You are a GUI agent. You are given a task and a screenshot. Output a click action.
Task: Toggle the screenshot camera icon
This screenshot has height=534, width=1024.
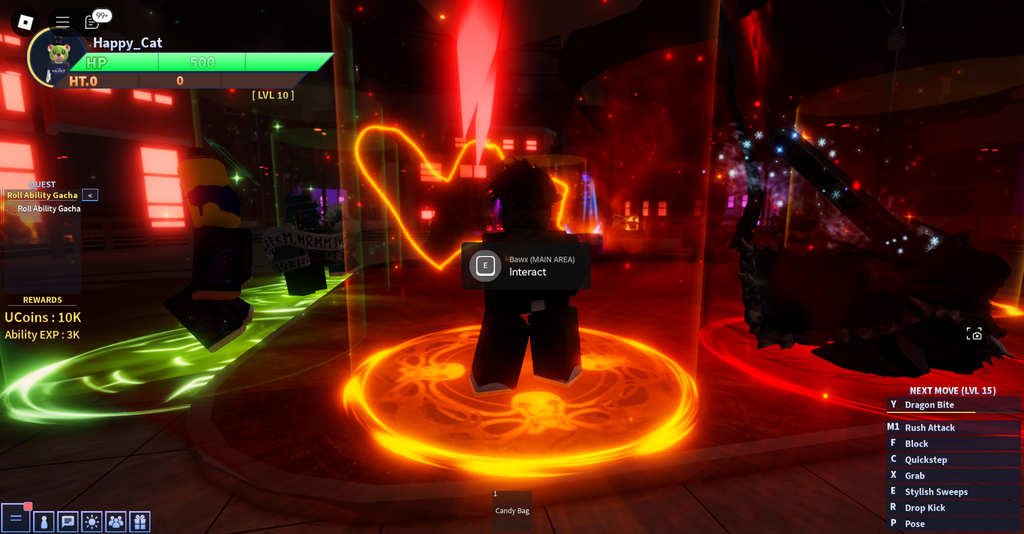tap(973, 334)
